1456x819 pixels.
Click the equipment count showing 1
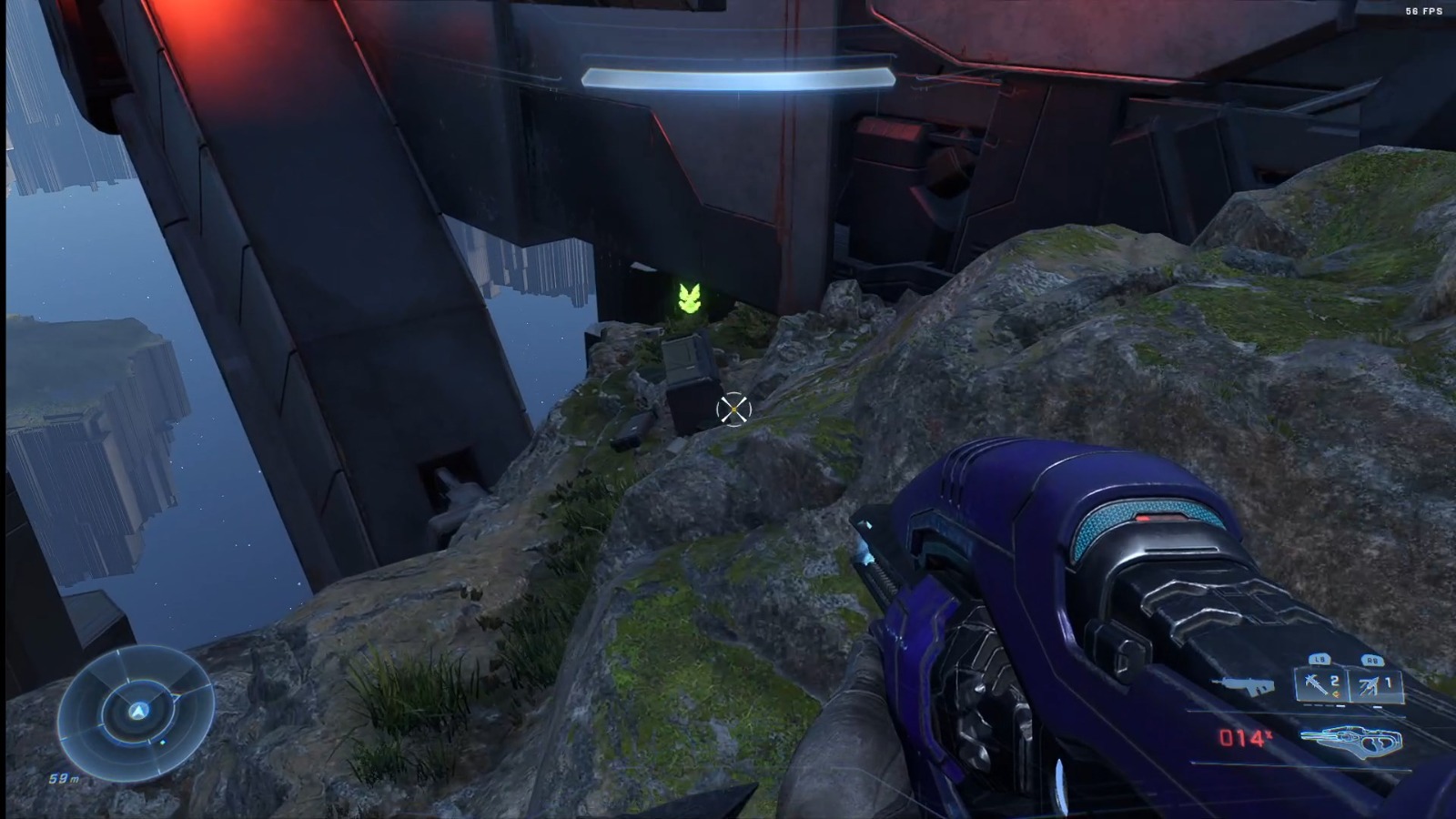coord(1389,682)
